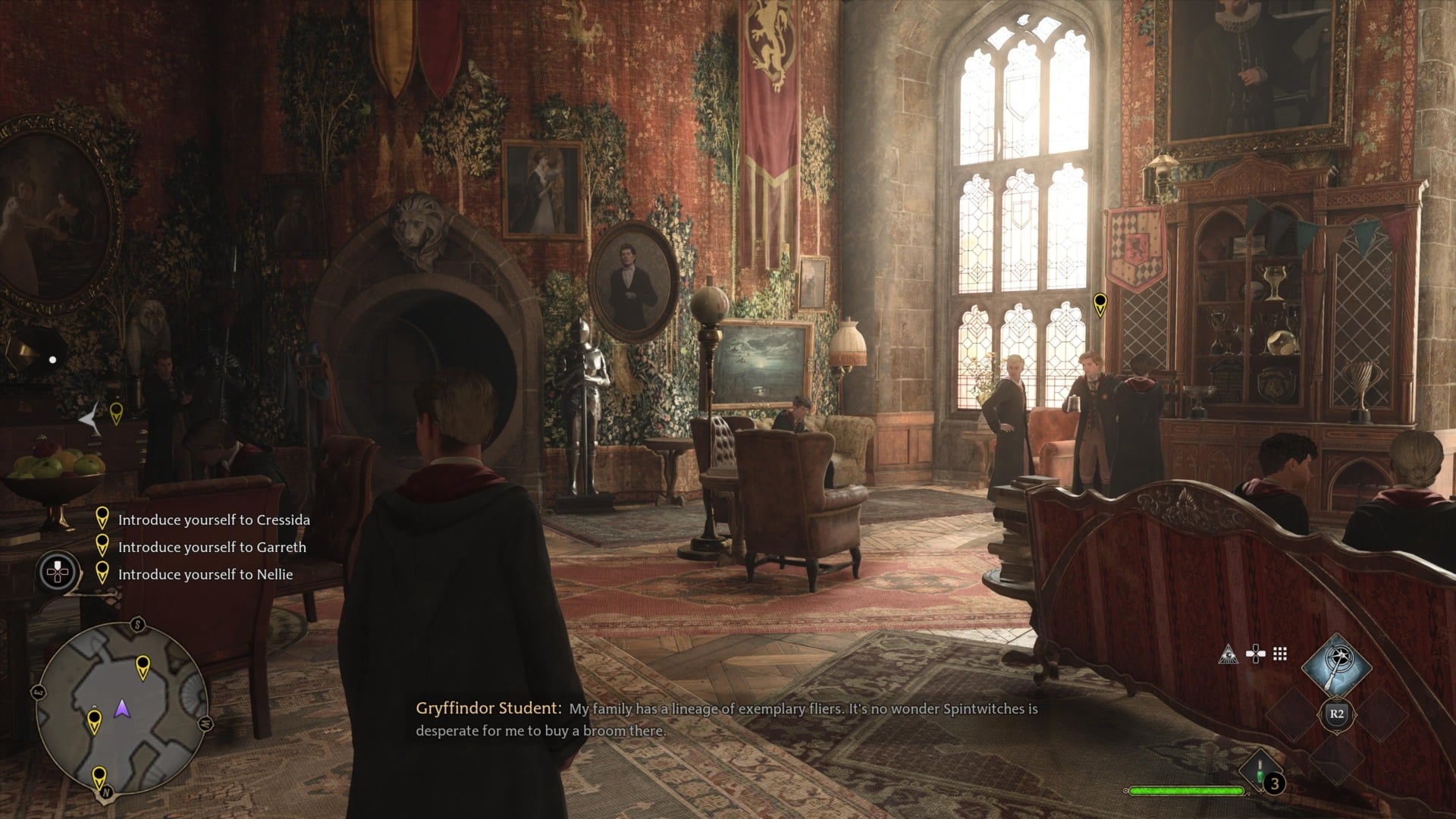Toggle the marker pin beside Garreth's objective

click(x=102, y=546)
